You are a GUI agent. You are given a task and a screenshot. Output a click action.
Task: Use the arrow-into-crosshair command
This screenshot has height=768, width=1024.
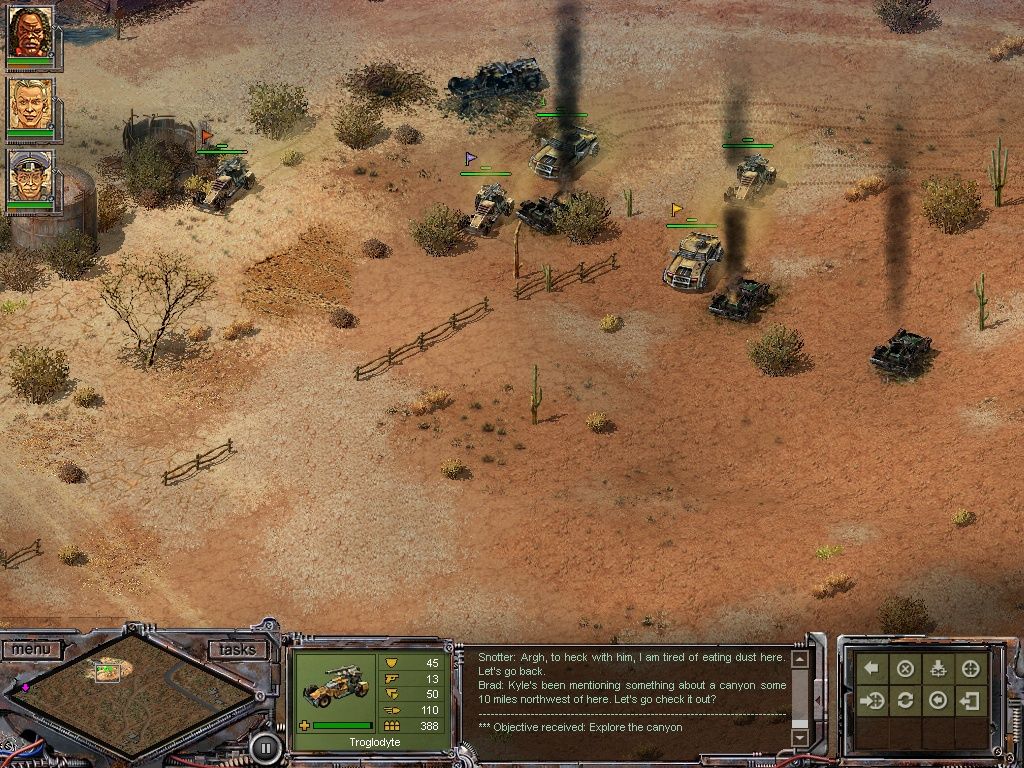(x=872, y=700)
